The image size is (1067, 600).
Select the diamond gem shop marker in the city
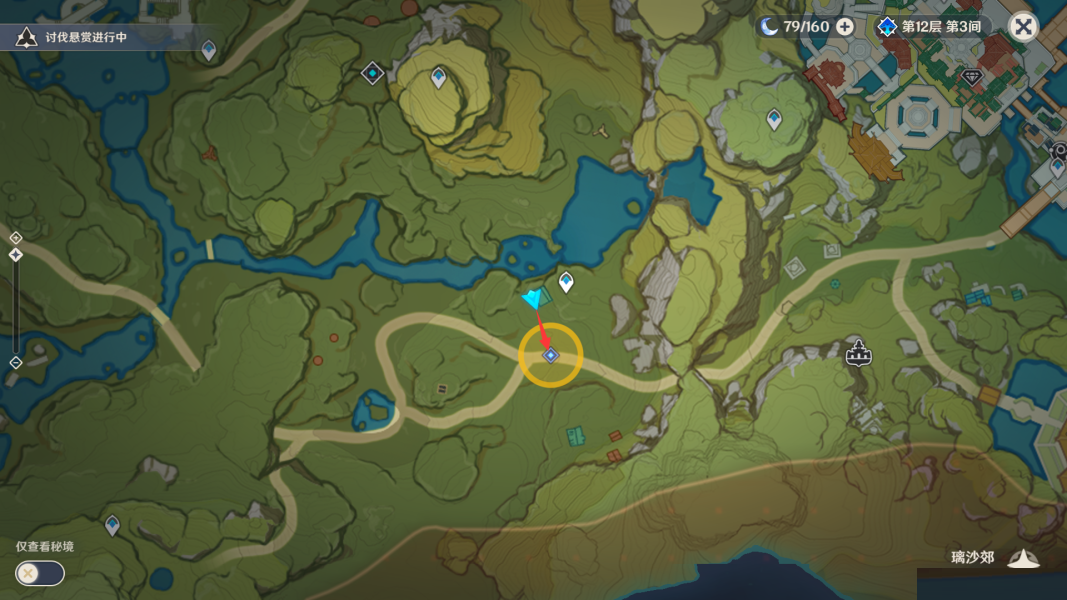pos(971,76)
